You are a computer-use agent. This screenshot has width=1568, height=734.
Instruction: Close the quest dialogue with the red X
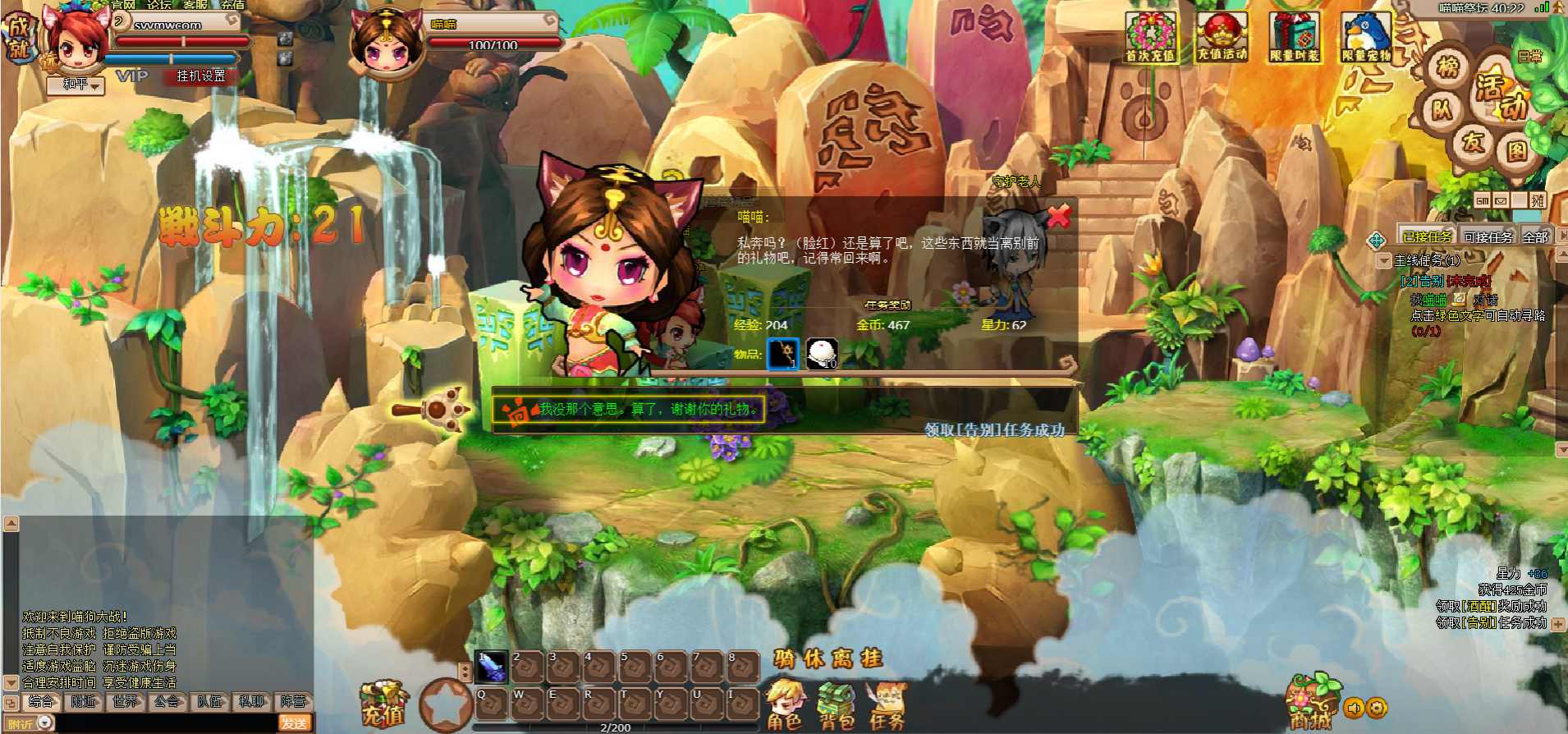click(x=1059, y=216)
